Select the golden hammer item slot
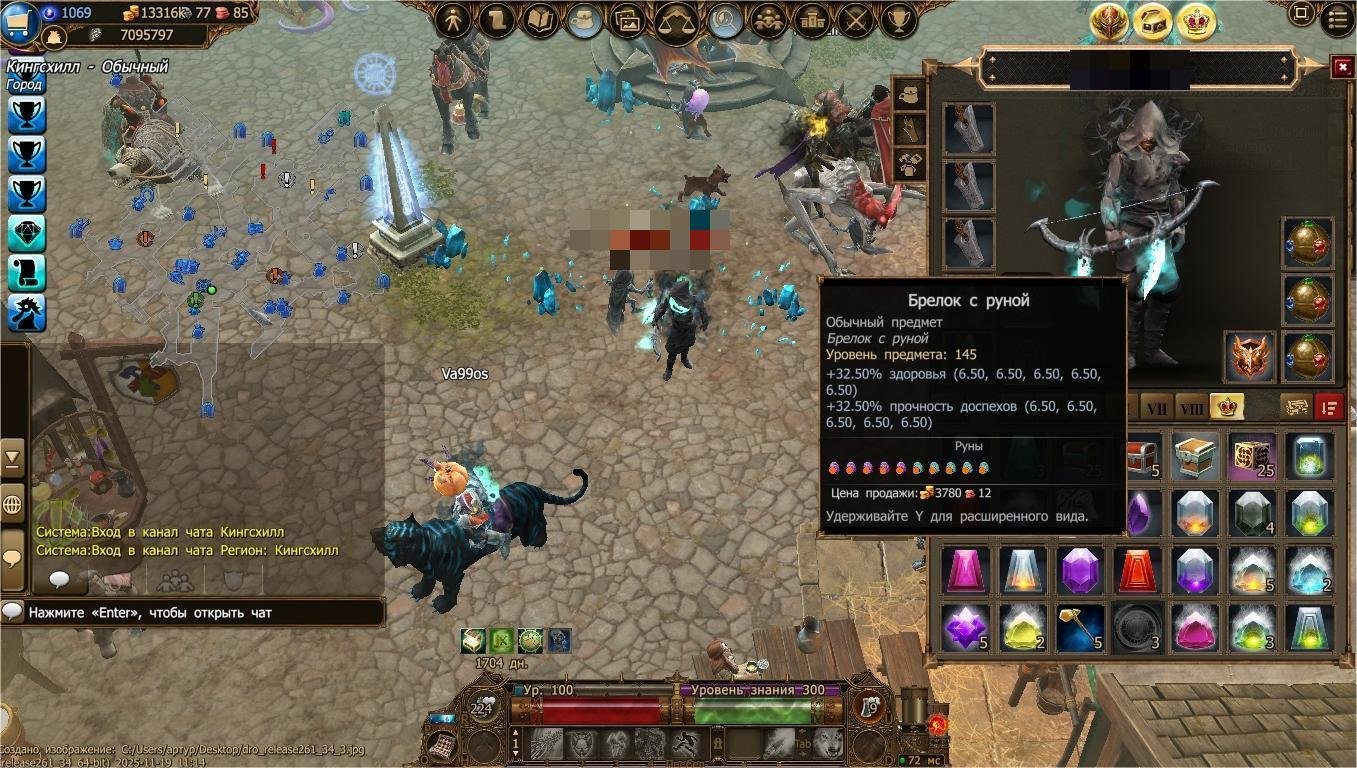This screenshot has height=768, width=1357. (x=1081, y=628)
